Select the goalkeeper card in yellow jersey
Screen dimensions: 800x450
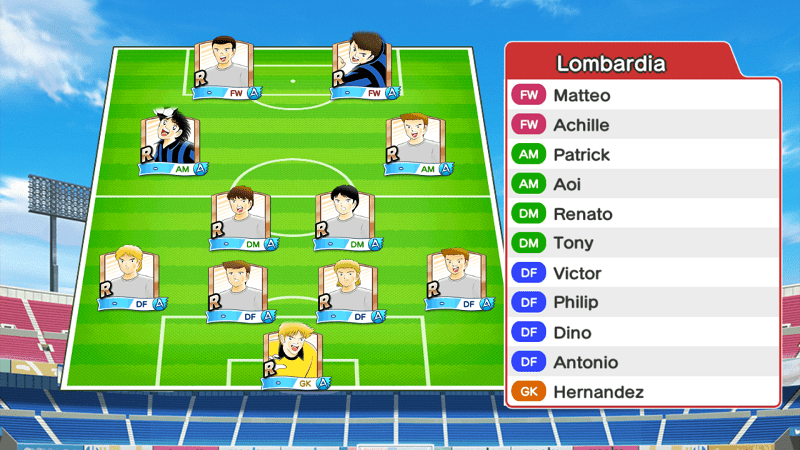296,355
